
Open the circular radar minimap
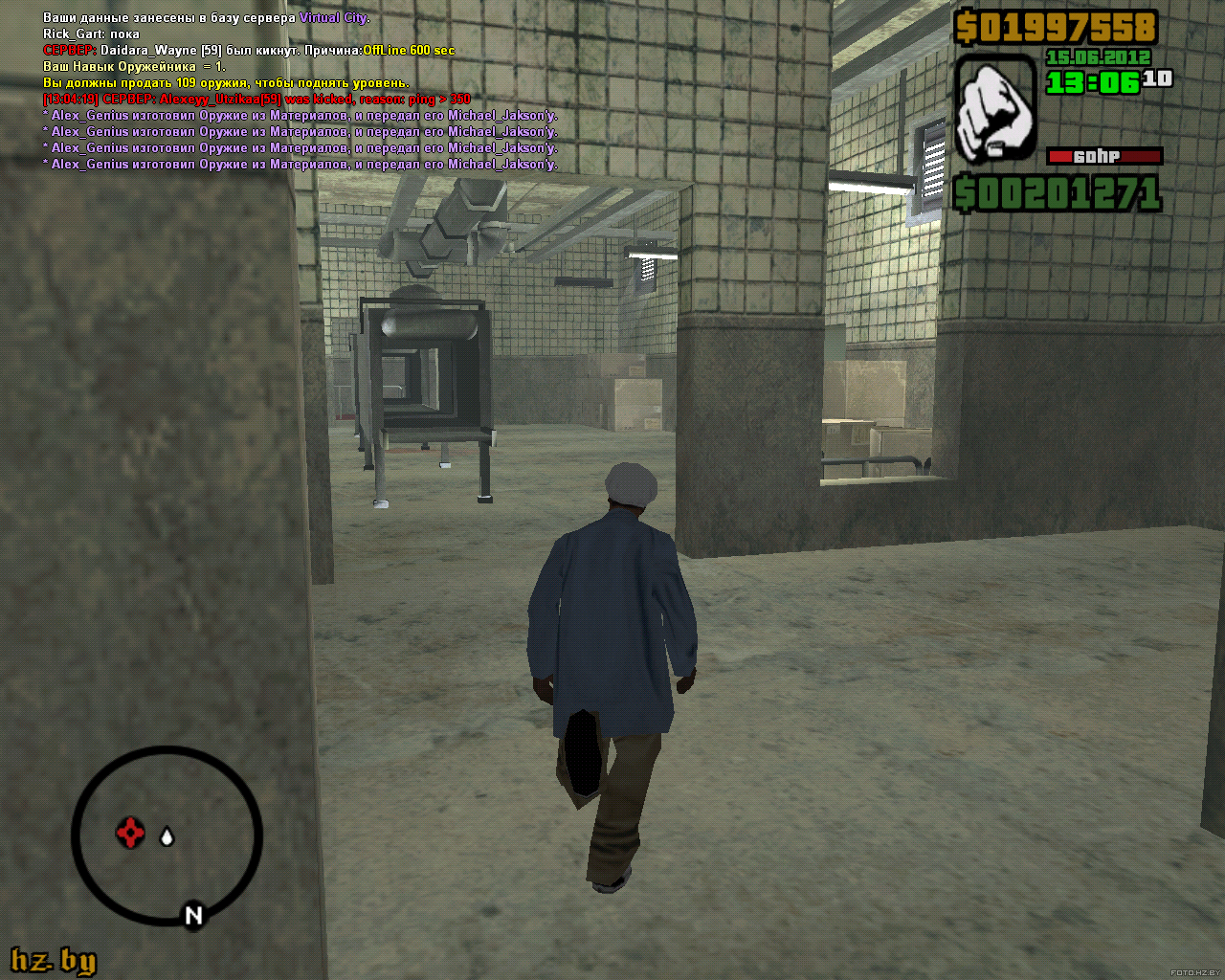pyautogui.click(x=167, y=836)
